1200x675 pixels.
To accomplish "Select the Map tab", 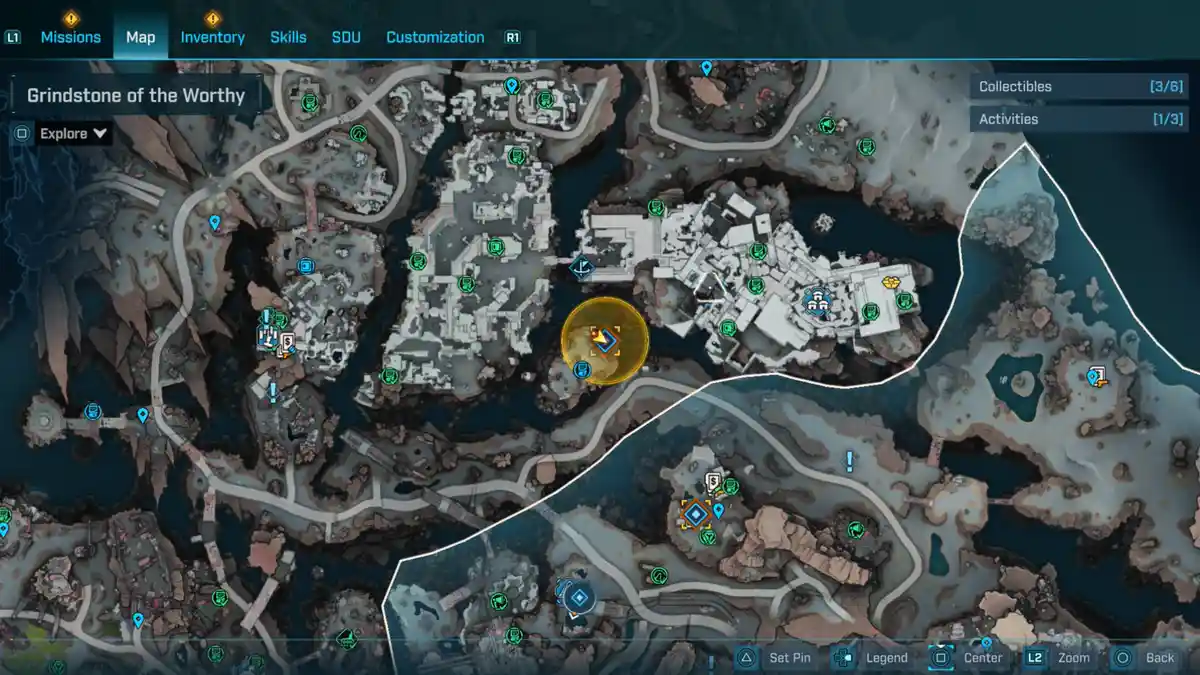I will coord(140,37).
